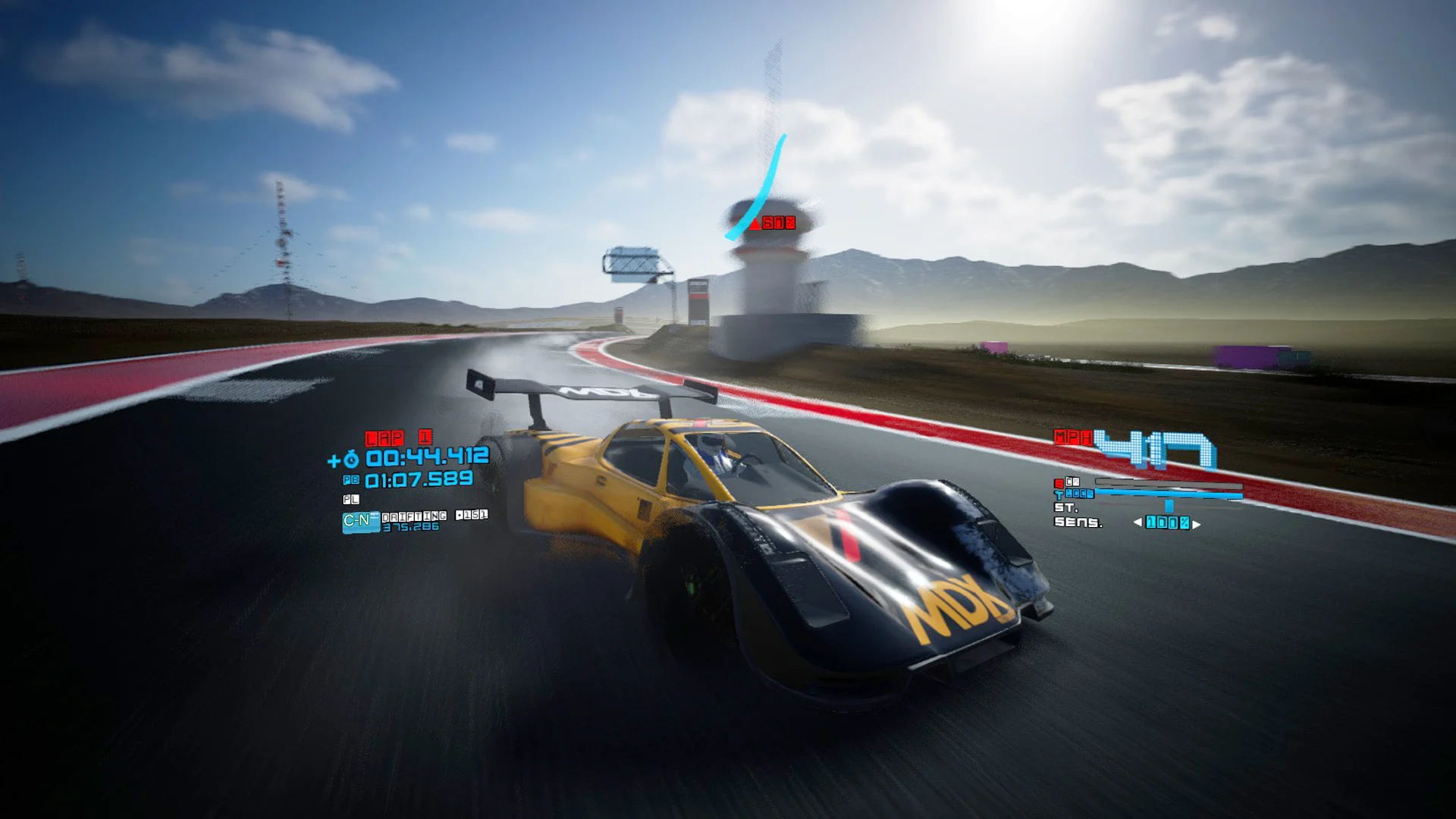Click the red MPH label on the speedometer
The image size is (1456, 819).
pyautogui.click(x=1073, y=438)
